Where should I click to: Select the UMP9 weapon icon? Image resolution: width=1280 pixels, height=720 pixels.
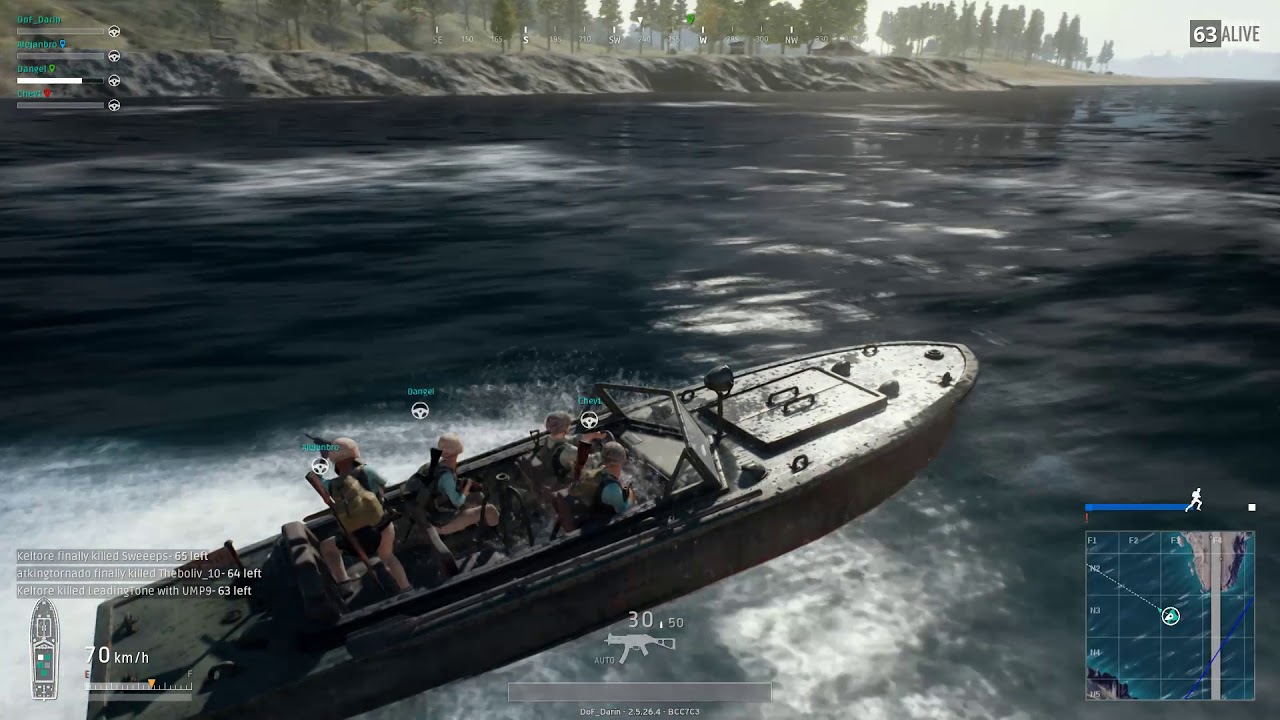[x=640, y=641]
